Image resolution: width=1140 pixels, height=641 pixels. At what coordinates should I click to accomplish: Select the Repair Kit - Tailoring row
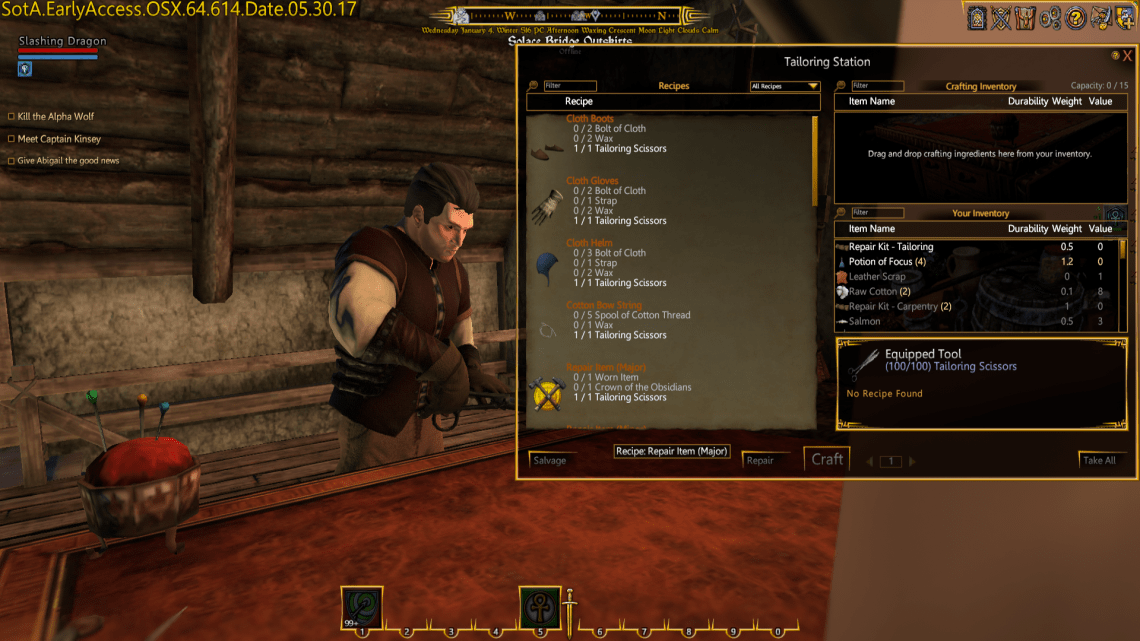(x=891, y=247)
